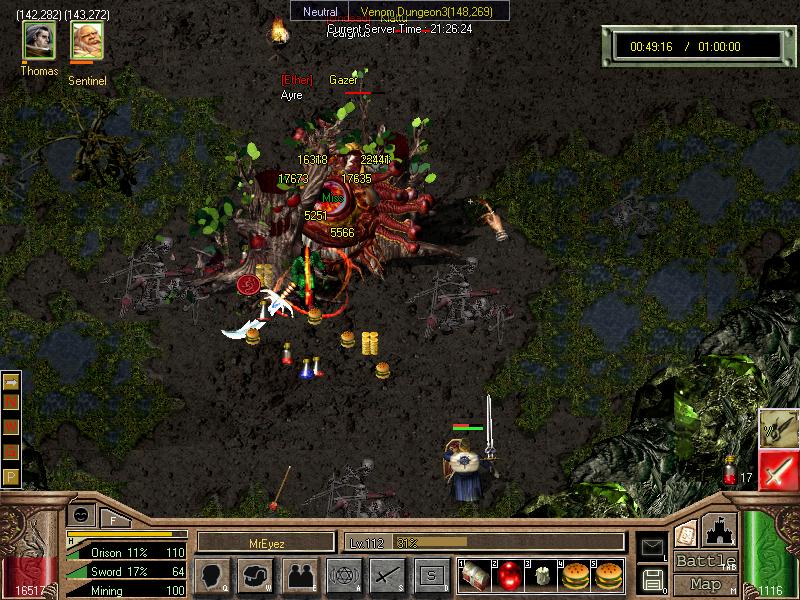Click the S system button
Image resolution: width=800 pixels, height=600 pixels.
431,575
